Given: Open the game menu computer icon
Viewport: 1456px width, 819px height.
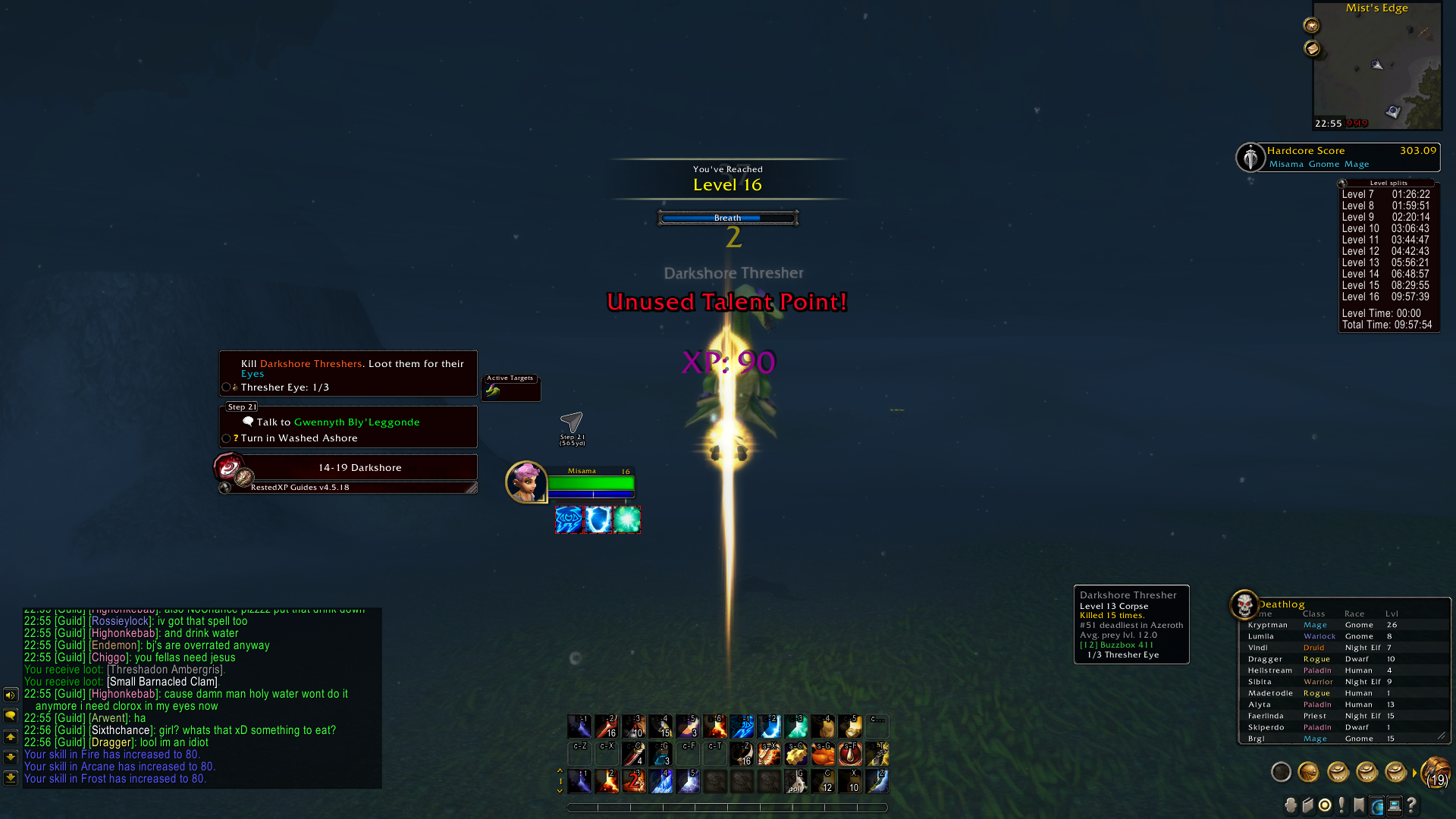Looking at the screenshot, I should (1395, 805).
